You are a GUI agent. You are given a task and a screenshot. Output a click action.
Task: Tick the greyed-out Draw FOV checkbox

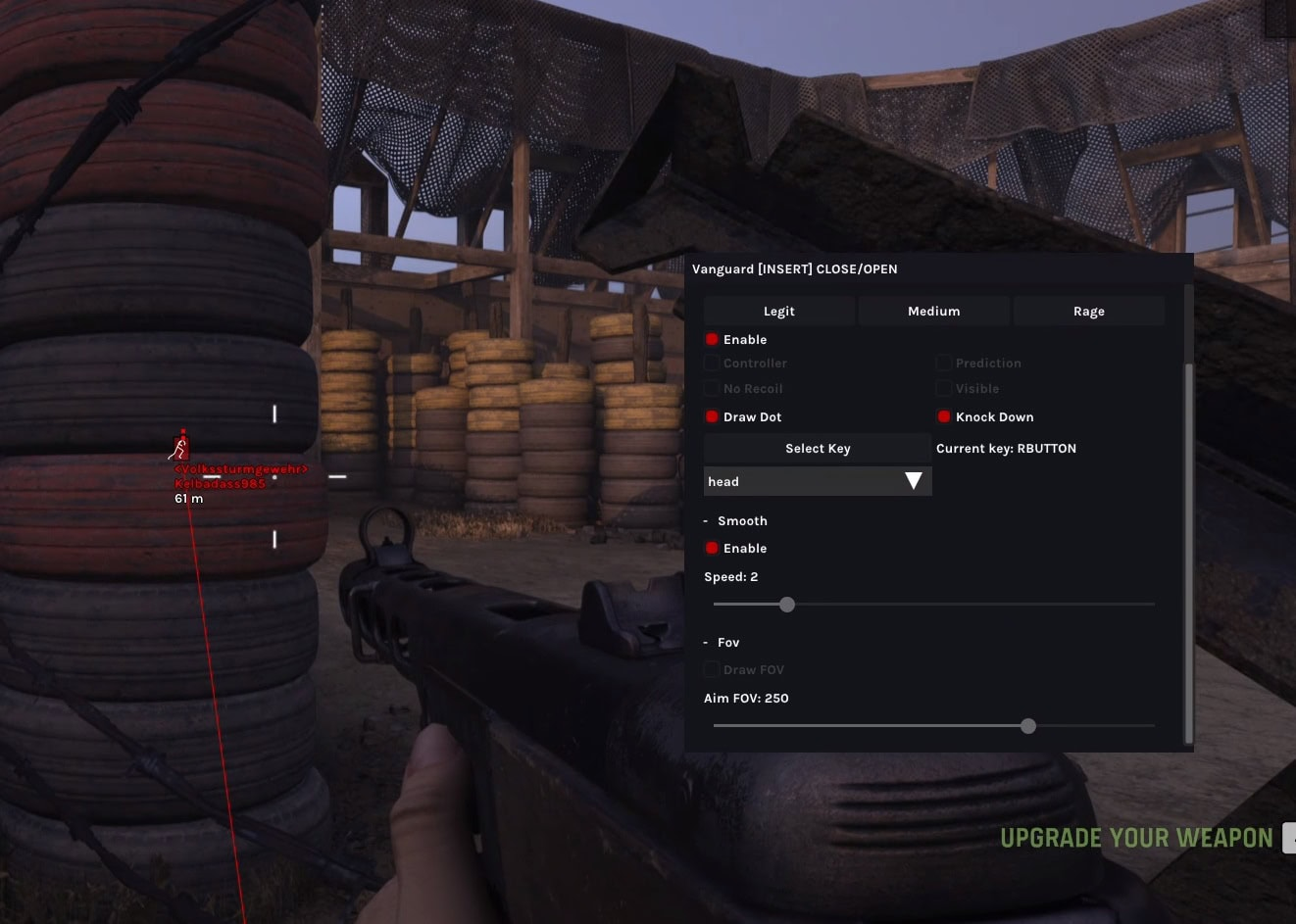click(713, 669)
